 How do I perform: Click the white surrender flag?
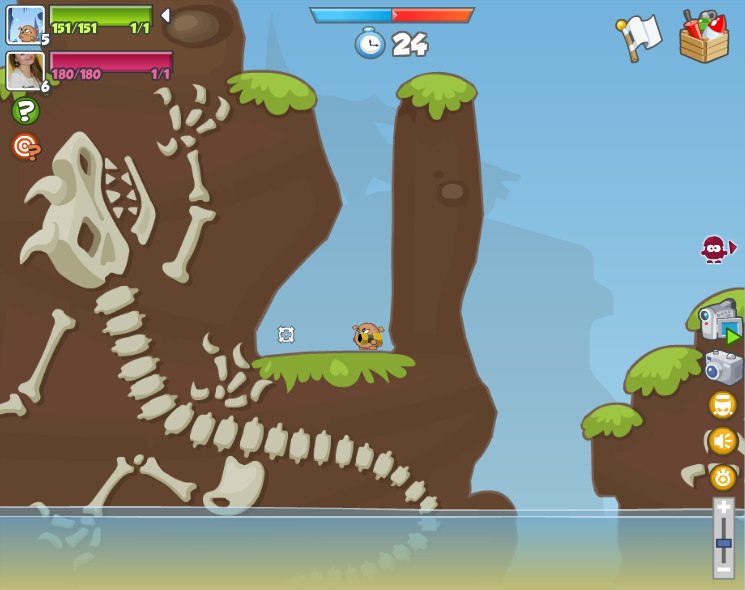[x=640, y=36]
